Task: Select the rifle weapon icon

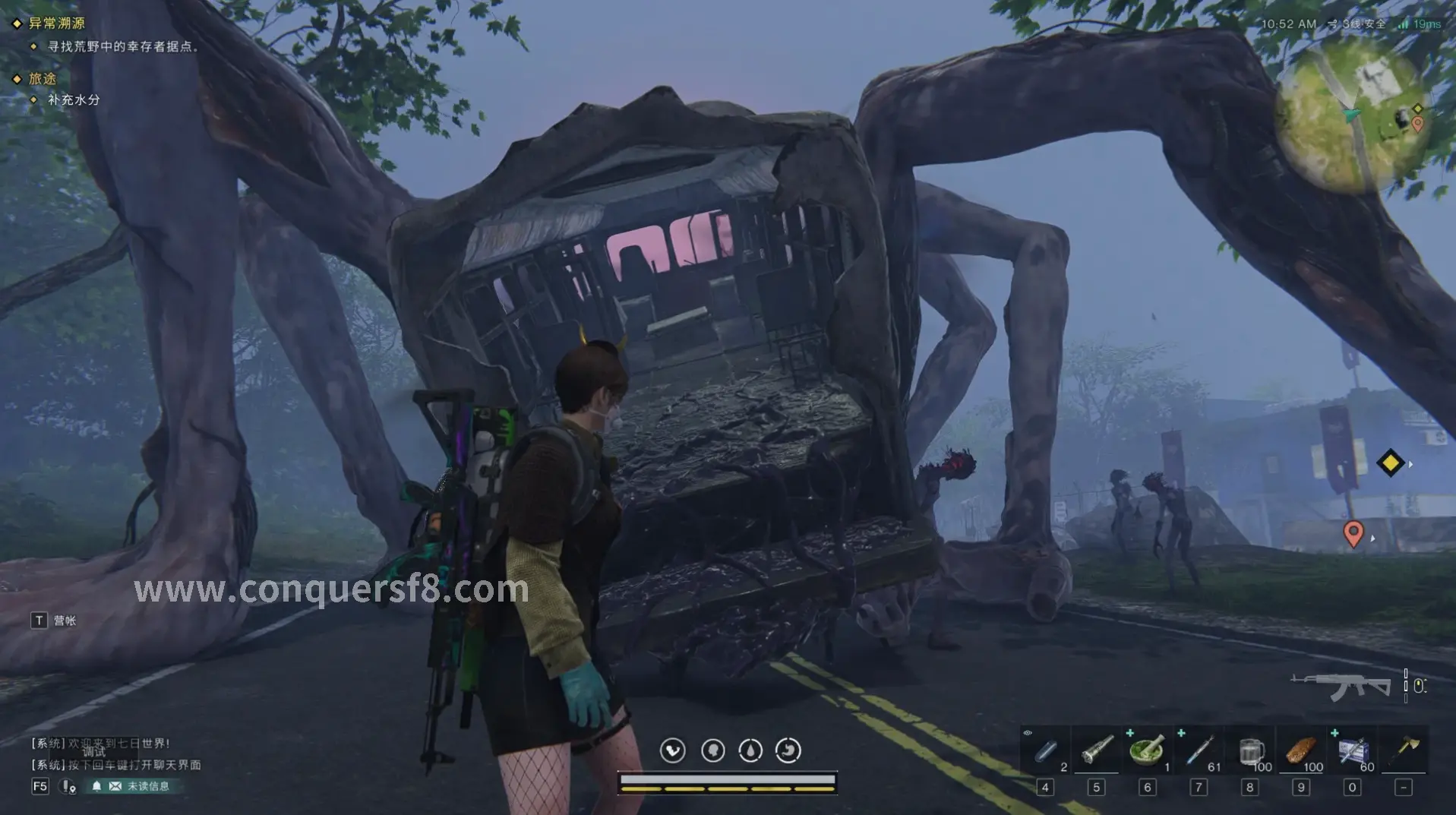Action: [1342, 686]
